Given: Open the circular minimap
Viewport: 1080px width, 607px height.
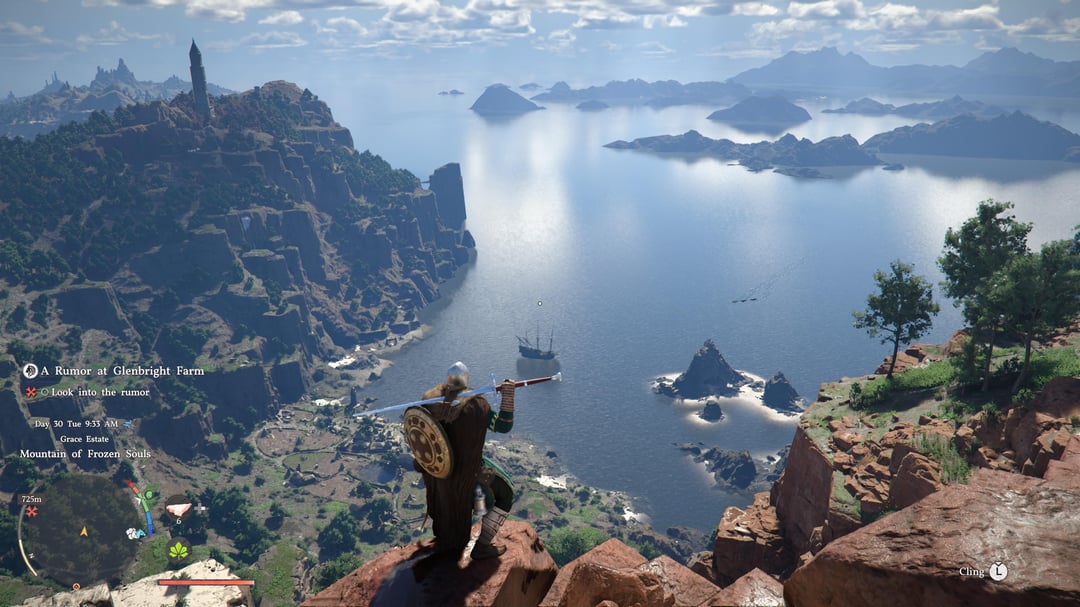Looking at the screenshot, I should [82, 530].
